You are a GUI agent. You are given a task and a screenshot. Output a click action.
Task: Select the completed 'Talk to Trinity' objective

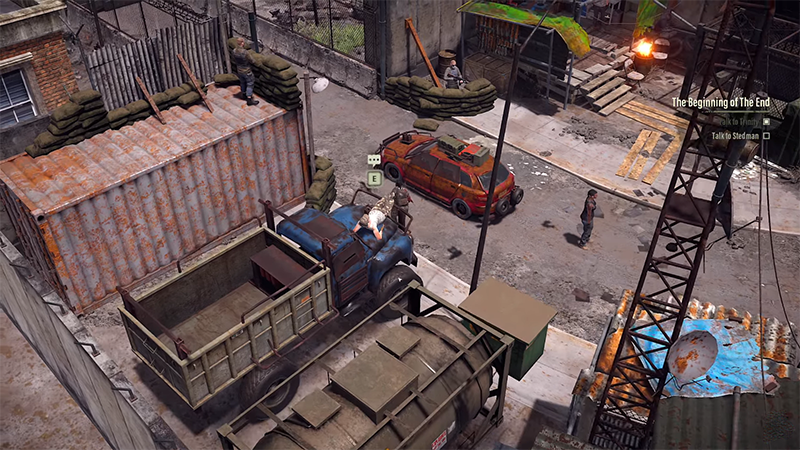[x=735, y=121]
